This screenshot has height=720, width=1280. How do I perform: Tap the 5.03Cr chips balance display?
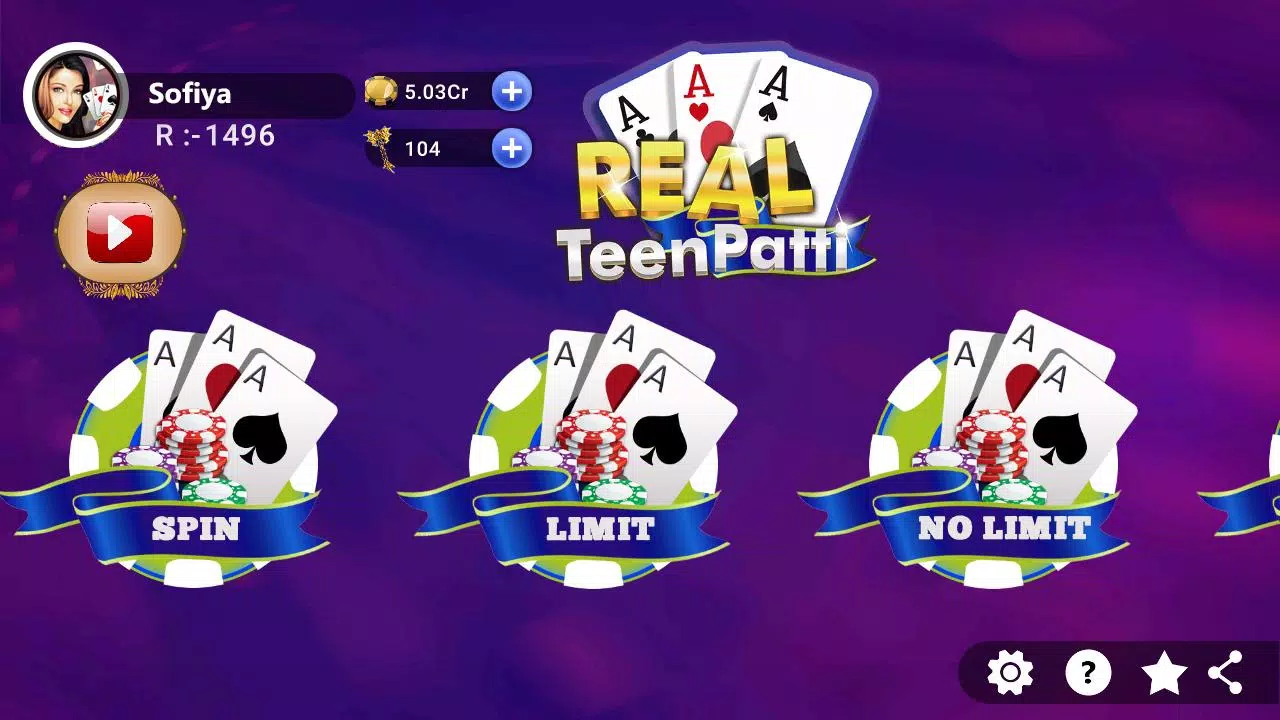point(437,90)
